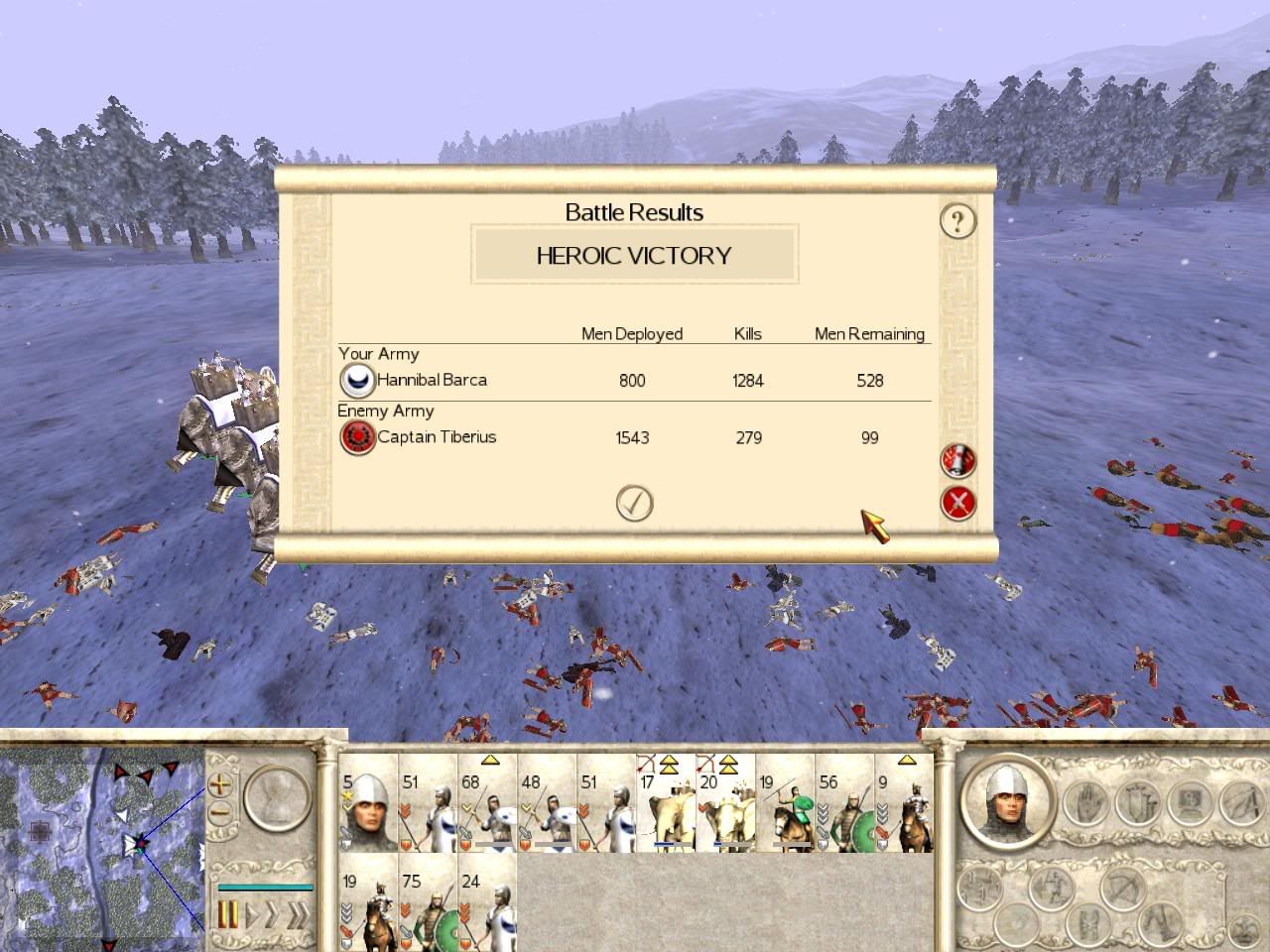Screen dimensions: 1270x952
Task: Zoom out the minimap with minus button
Action: pyautogui.click(x=220, y=813)
